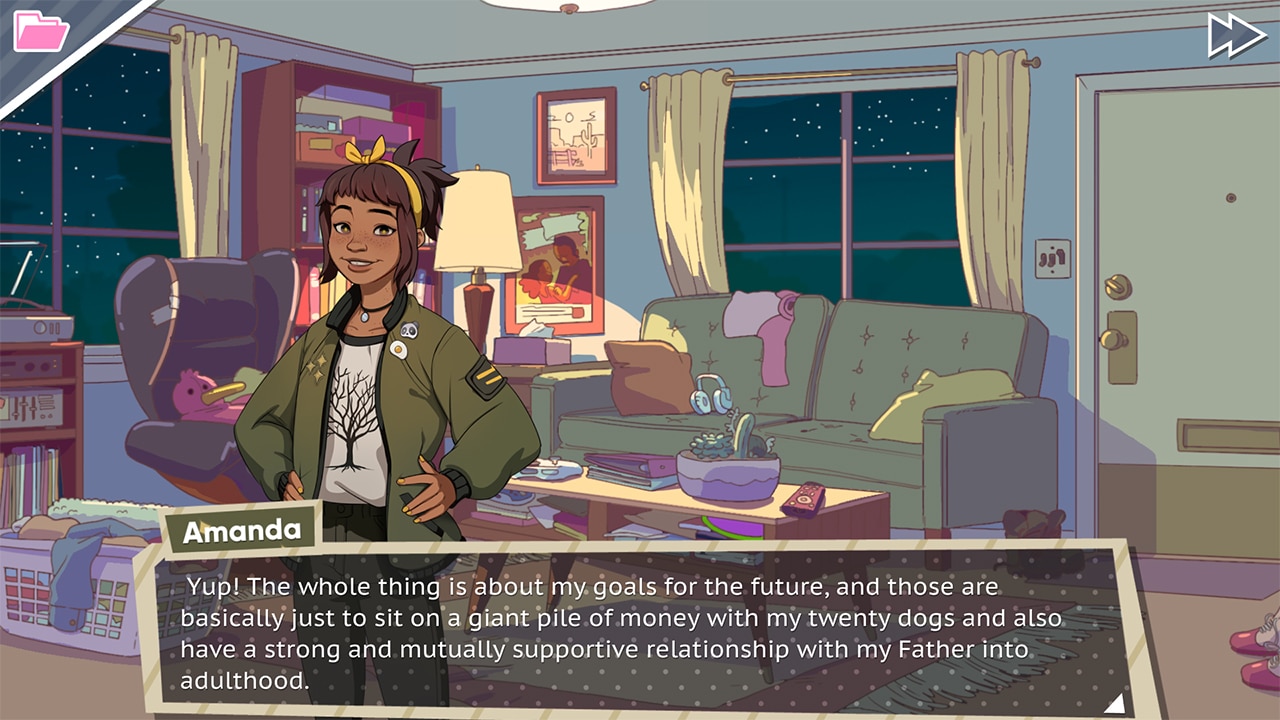Screen dimensions: 1280x720
Task: Open the pink folder menu icon
Action: coord(40,31)
